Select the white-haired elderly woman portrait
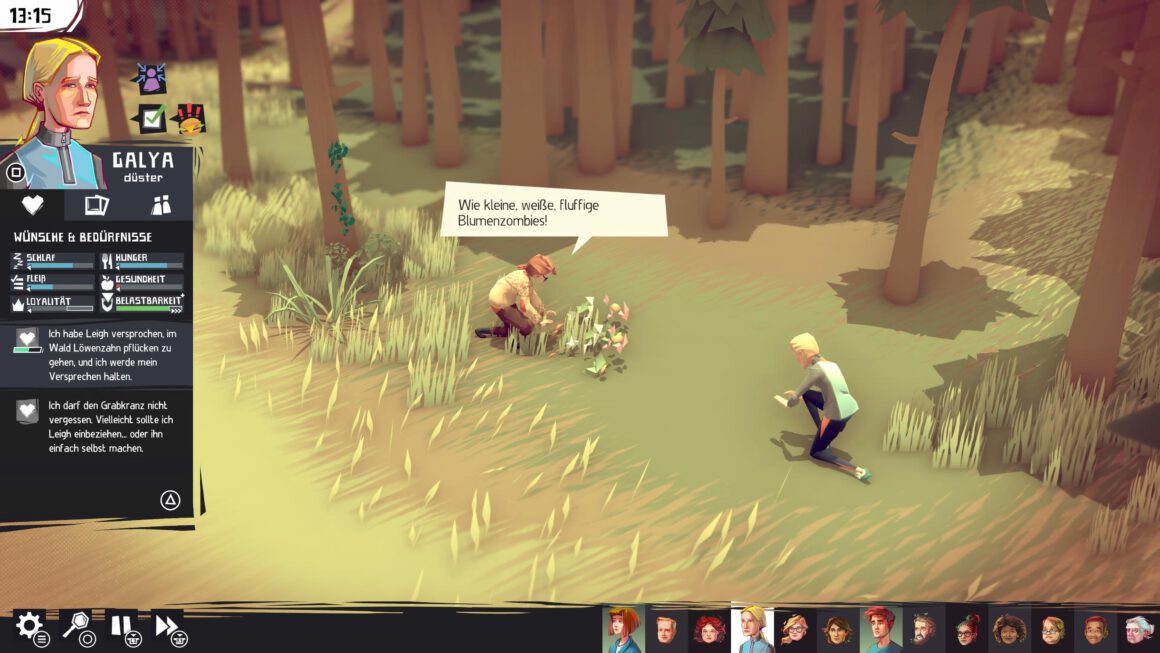Screen dimensions: 1160x653 pyautogui.click(x=1138, y=629)
